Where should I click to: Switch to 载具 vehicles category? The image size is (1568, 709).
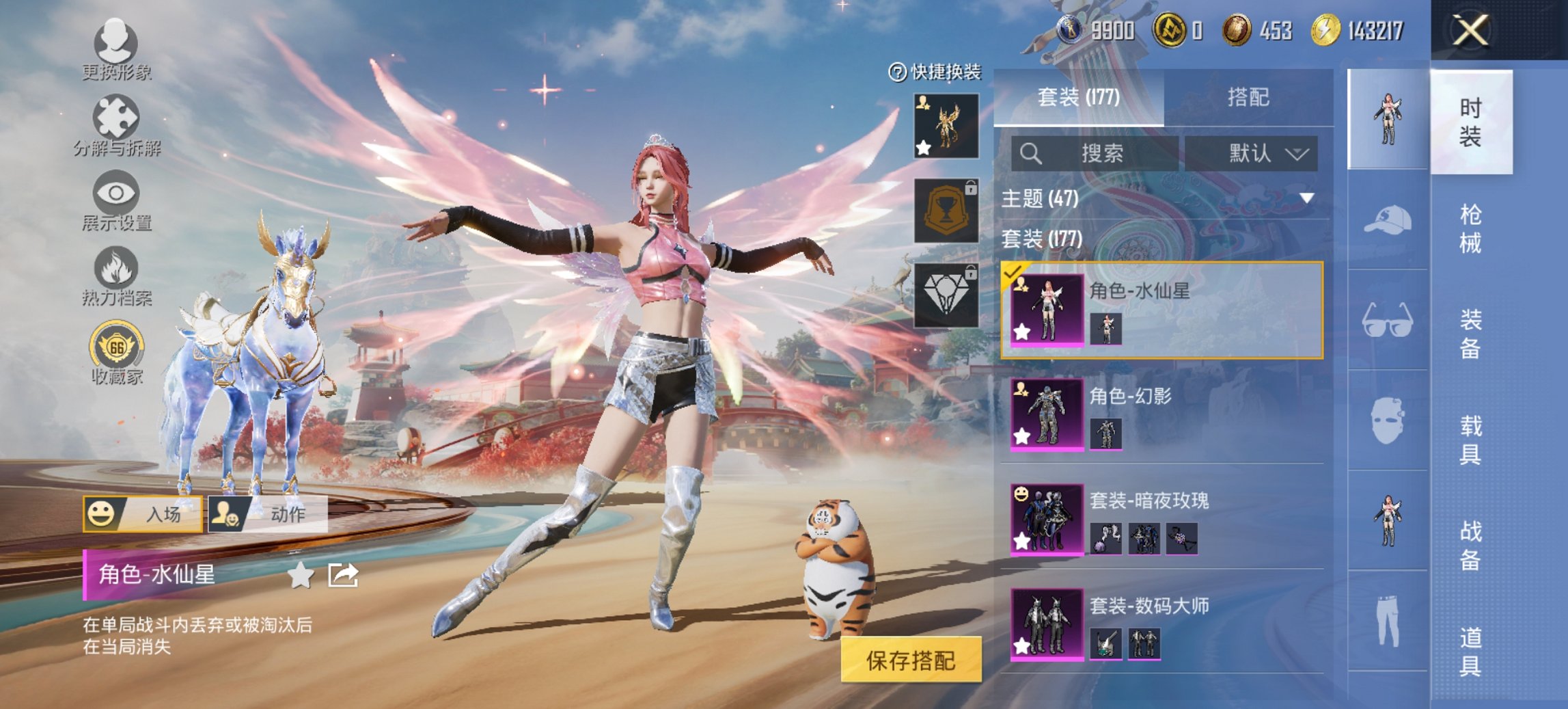pyautogui.click(x=1470, y=440)
